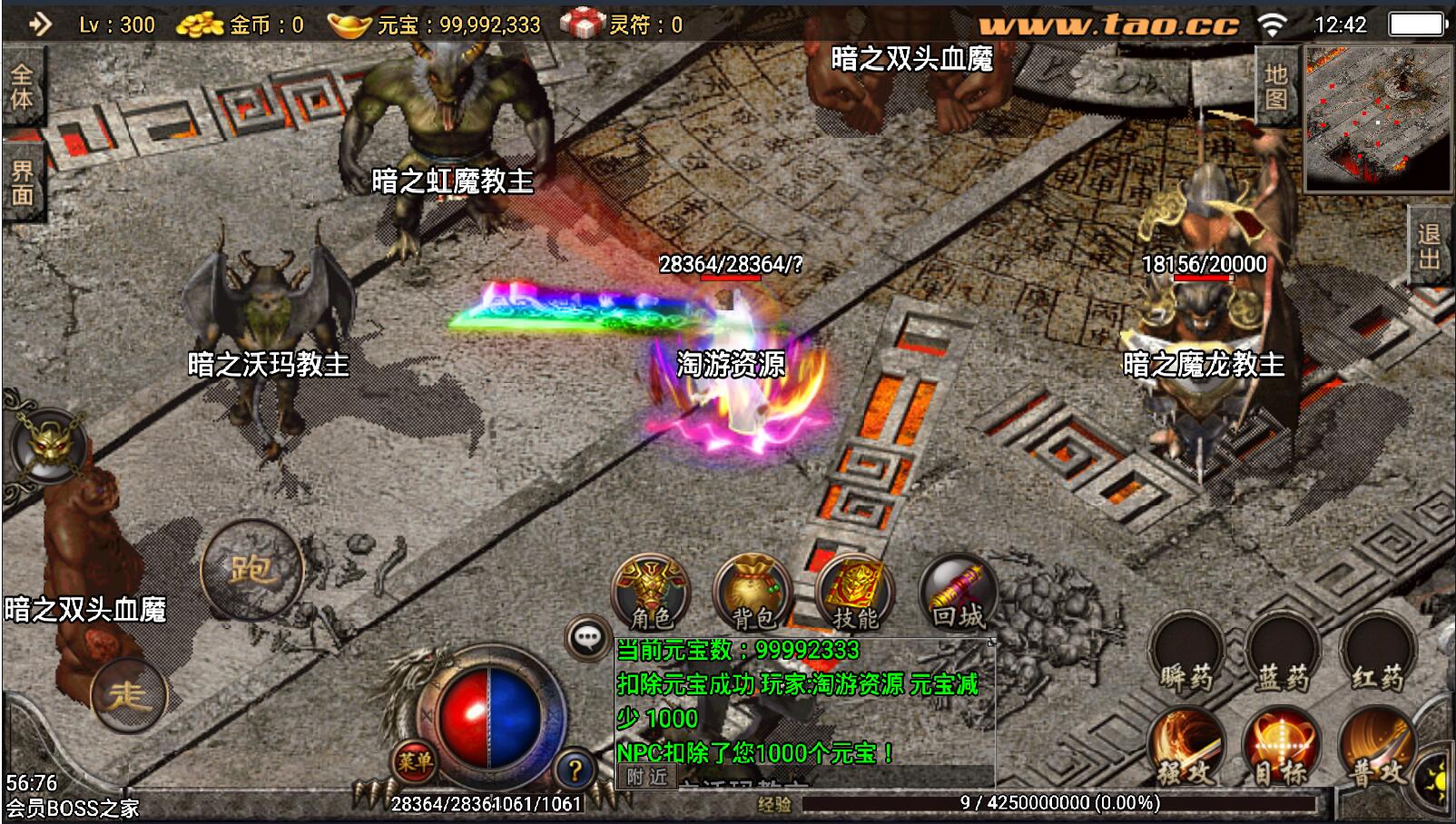Tap the 退出 exit button
Image resolution: width=1456 pixels, height=824 pixels.
coord(1430,246)
